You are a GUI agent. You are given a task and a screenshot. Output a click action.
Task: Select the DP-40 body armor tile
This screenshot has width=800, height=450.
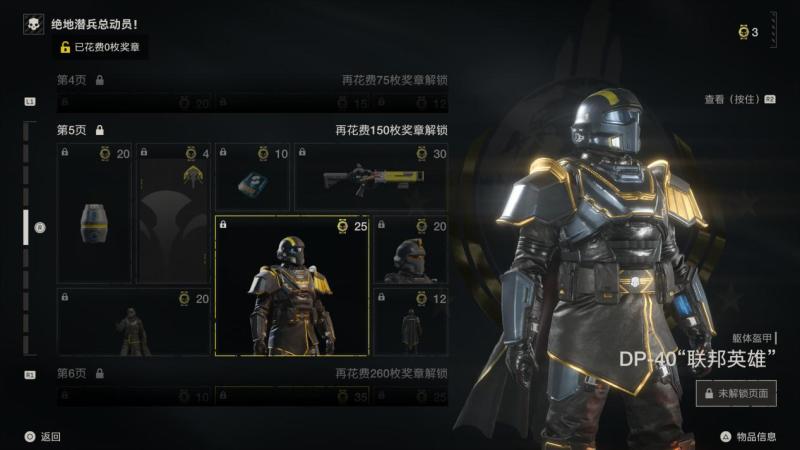[292, 286]
